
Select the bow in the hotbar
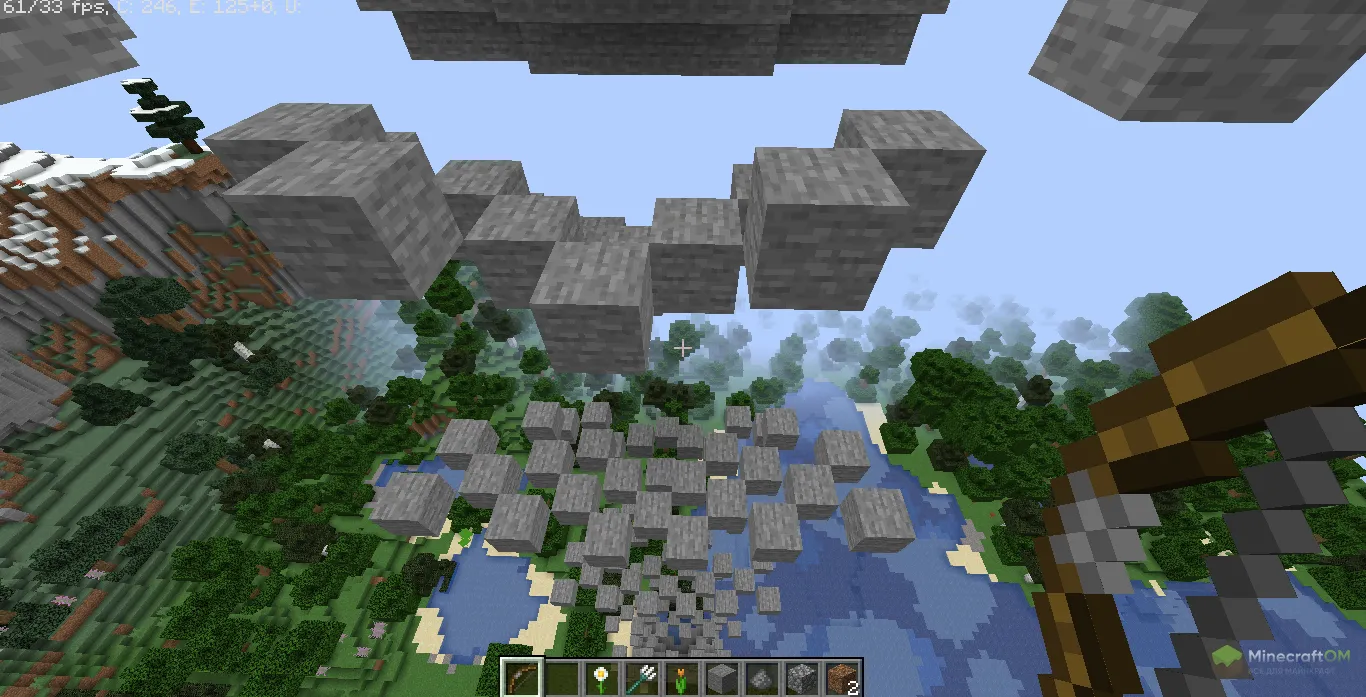click(x=521, y=677)
